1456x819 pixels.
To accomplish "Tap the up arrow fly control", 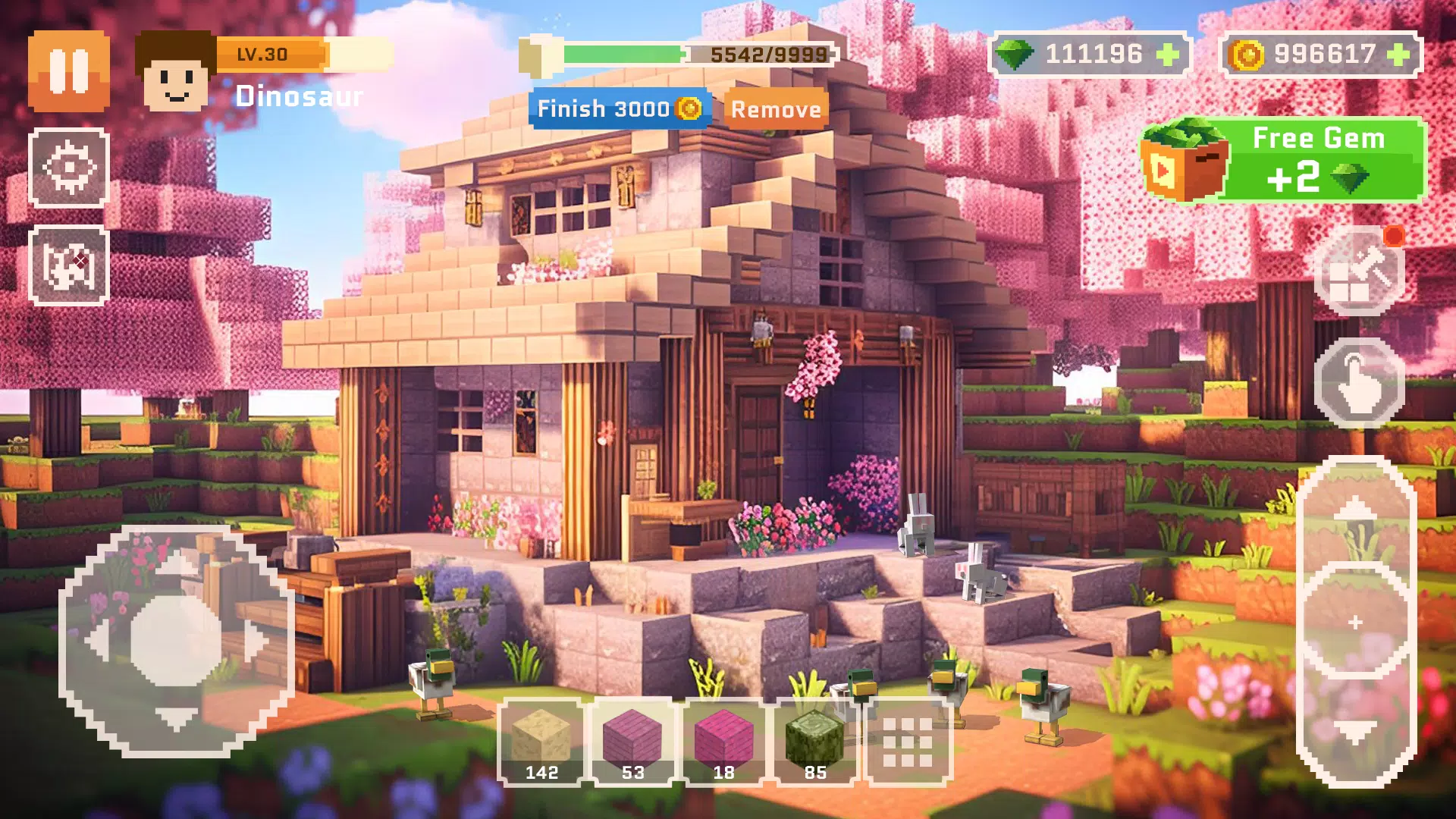I will click(x=1355, y=512).
